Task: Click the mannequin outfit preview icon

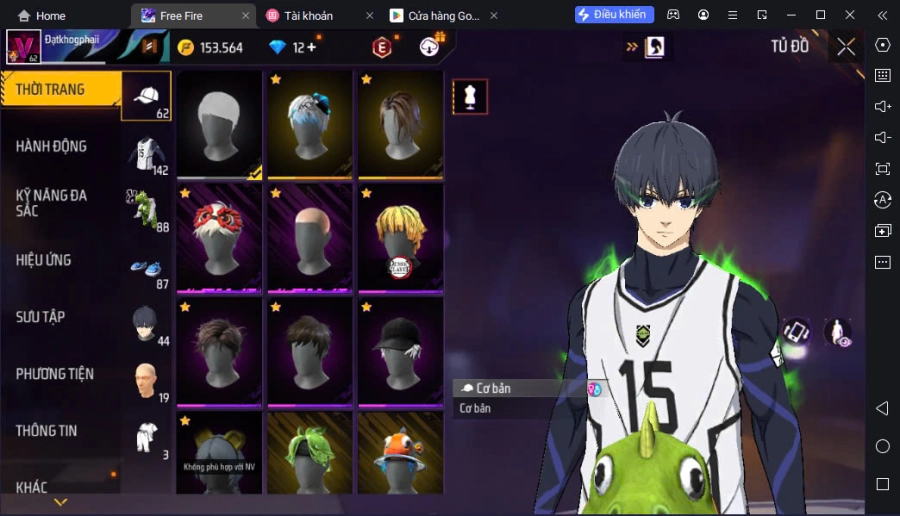Action: [x=470, y=97]
